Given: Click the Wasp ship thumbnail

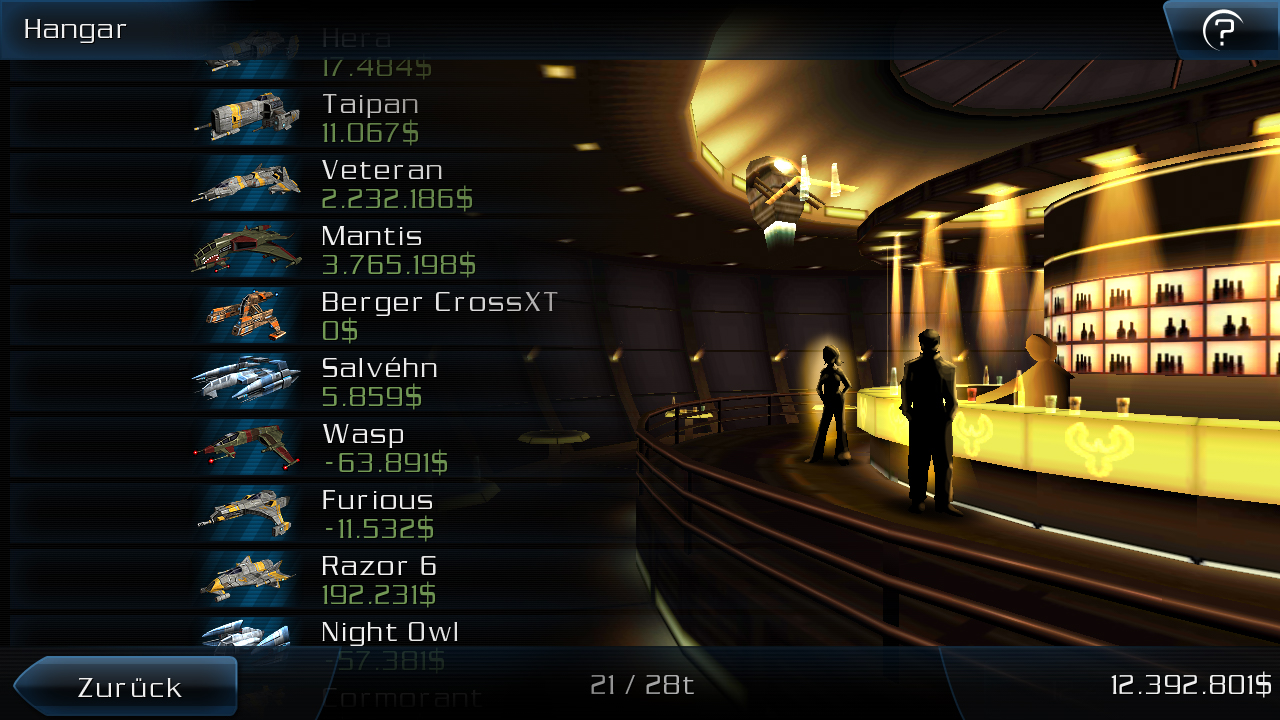Looking at the screenshot, I should [248, 445].
